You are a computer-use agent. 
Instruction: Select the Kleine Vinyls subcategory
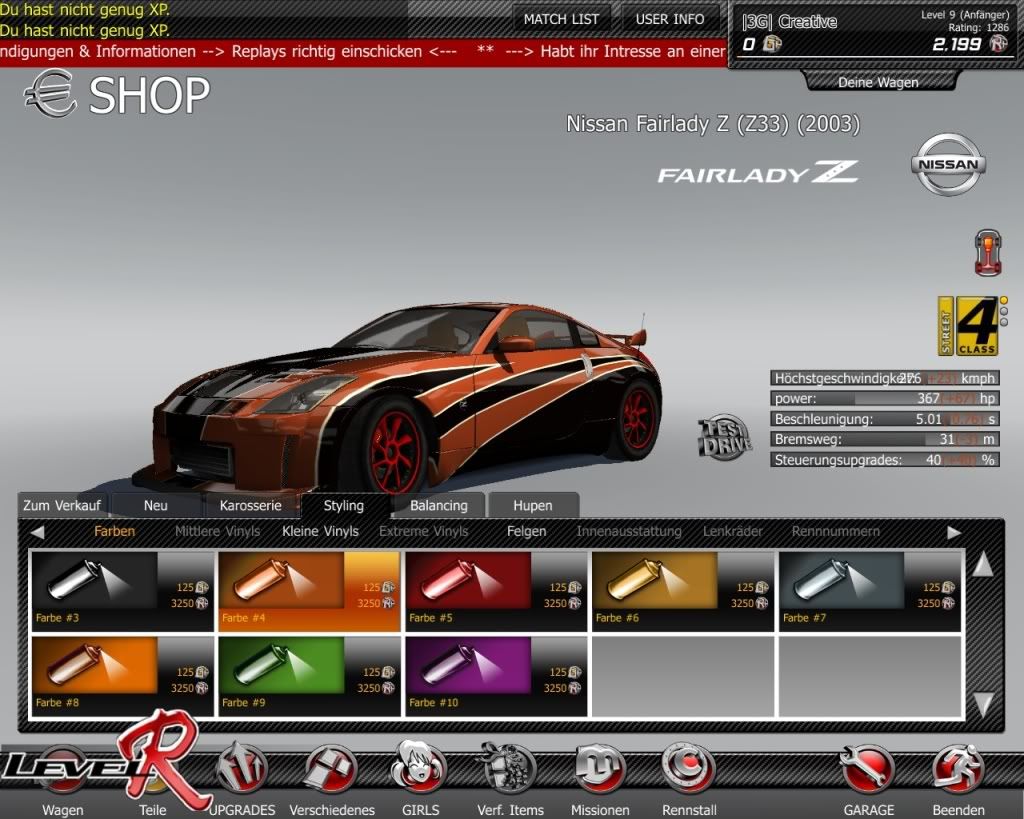click(320, 531)
